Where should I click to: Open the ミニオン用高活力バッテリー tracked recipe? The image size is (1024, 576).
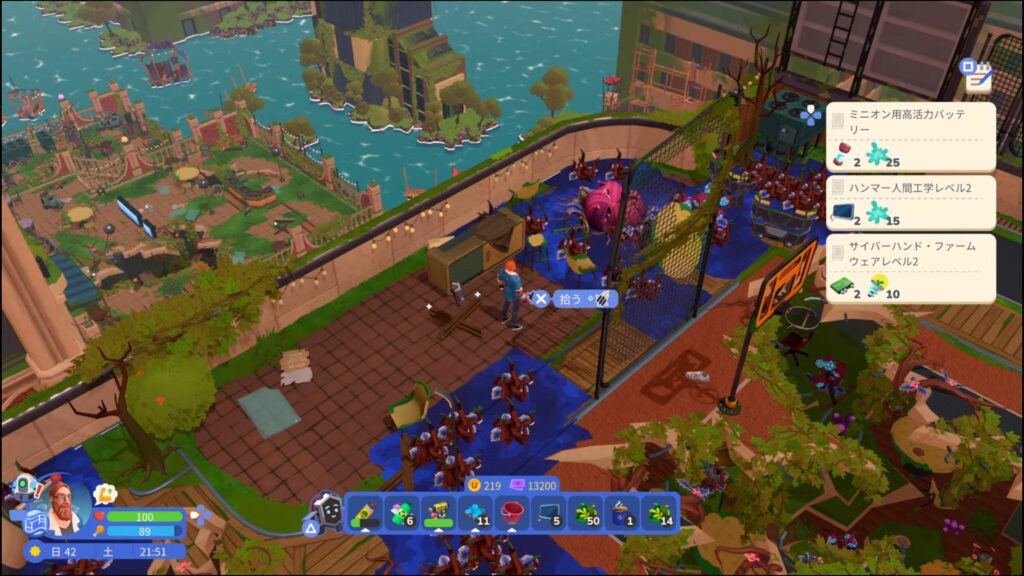click(910, 137)
